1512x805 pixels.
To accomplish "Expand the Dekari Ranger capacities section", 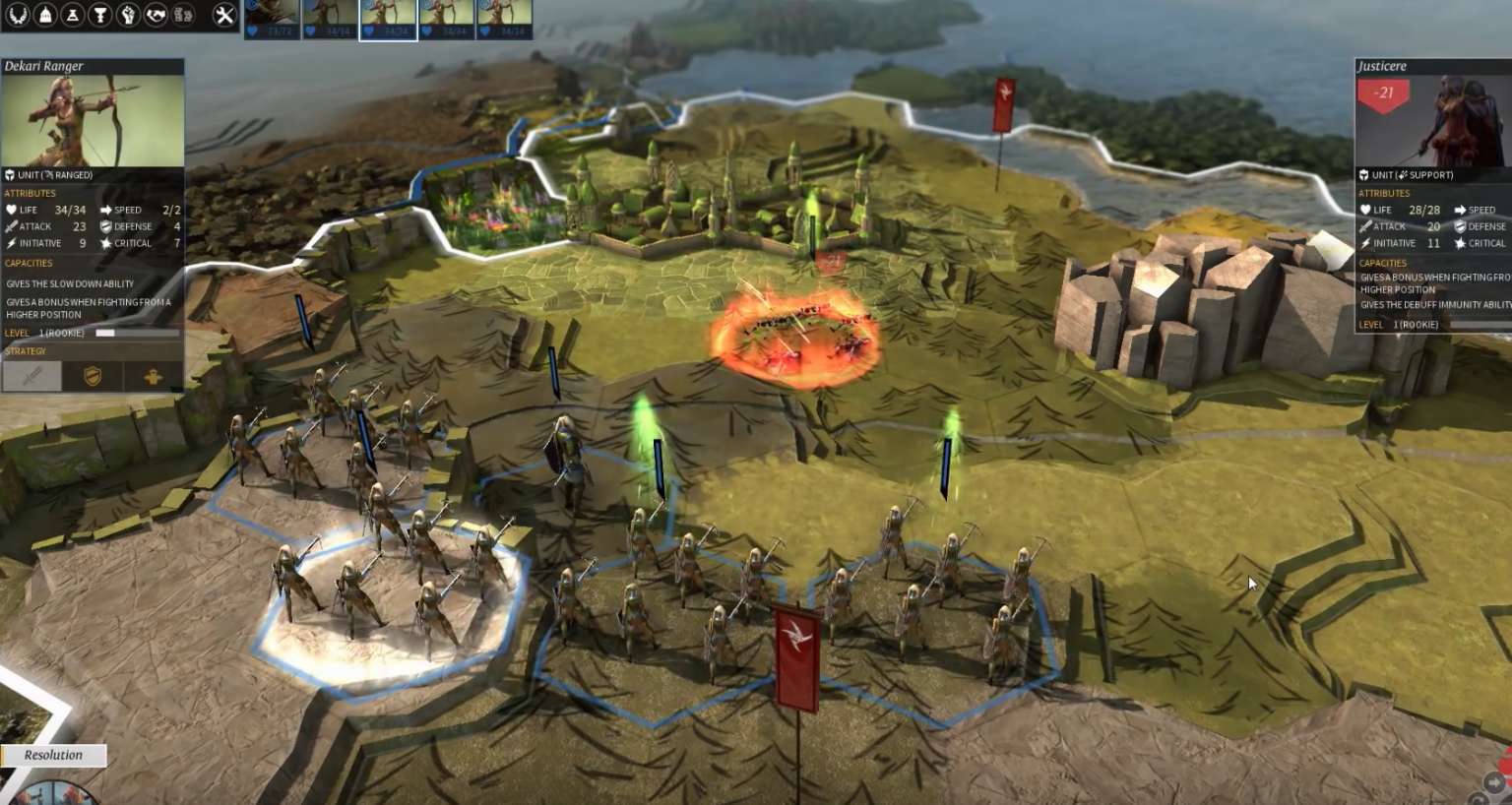I will 28,263.
